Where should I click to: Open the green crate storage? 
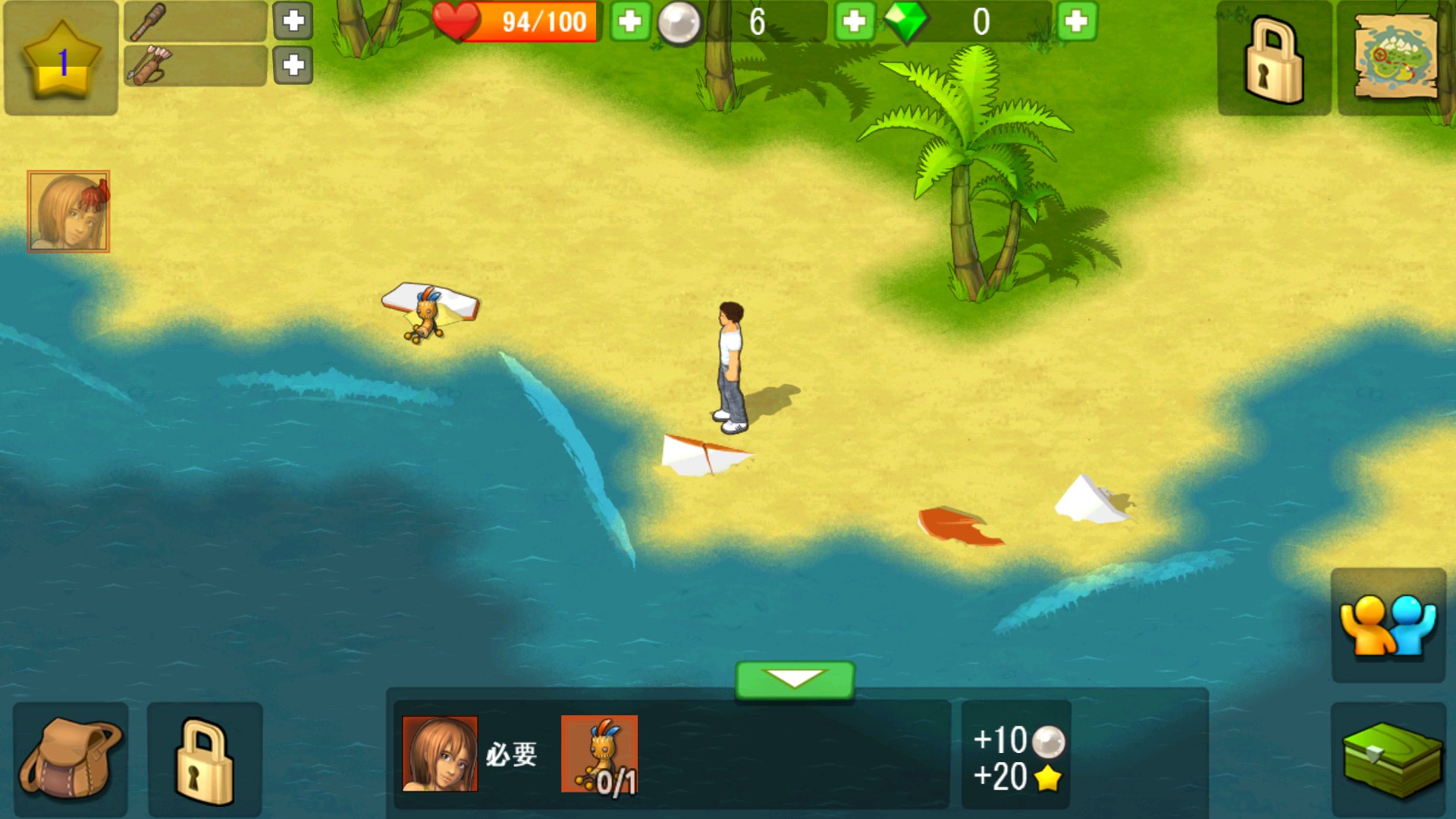1389,760
